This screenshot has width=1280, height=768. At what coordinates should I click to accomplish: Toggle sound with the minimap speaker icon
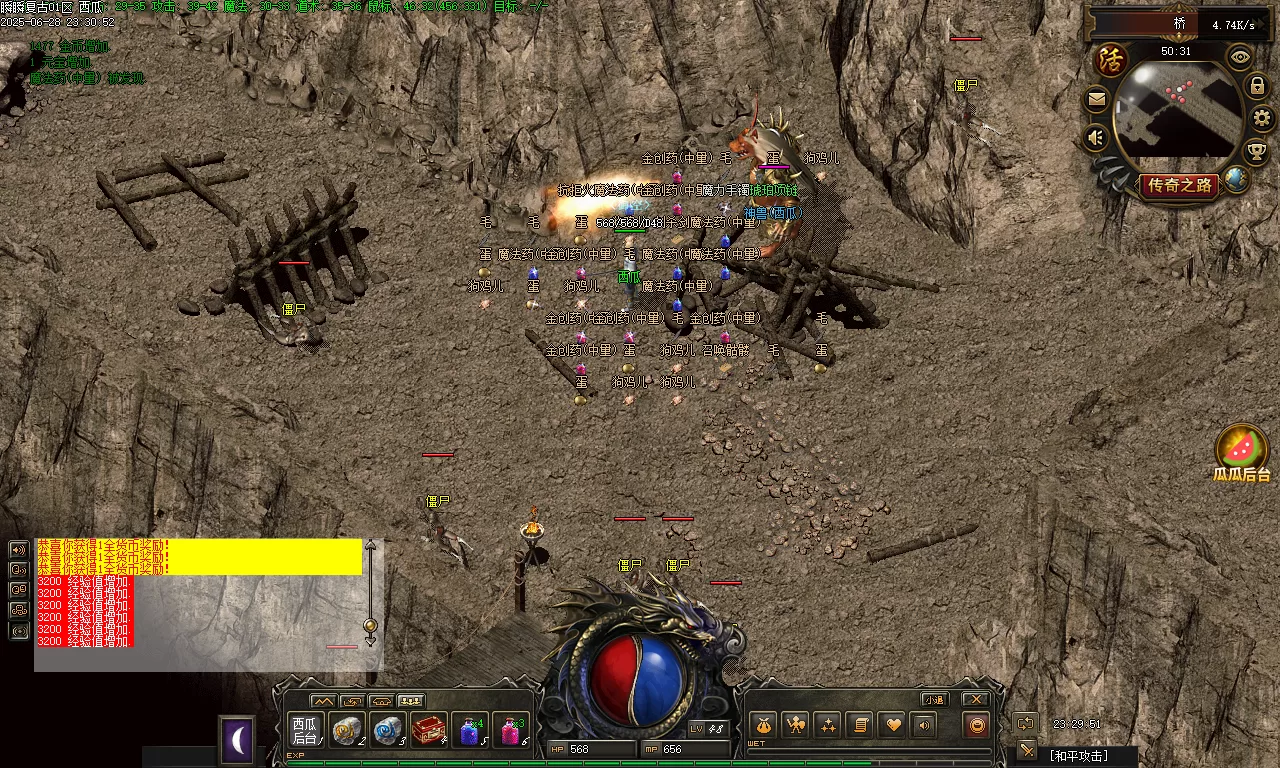(x=1097, y=137)
